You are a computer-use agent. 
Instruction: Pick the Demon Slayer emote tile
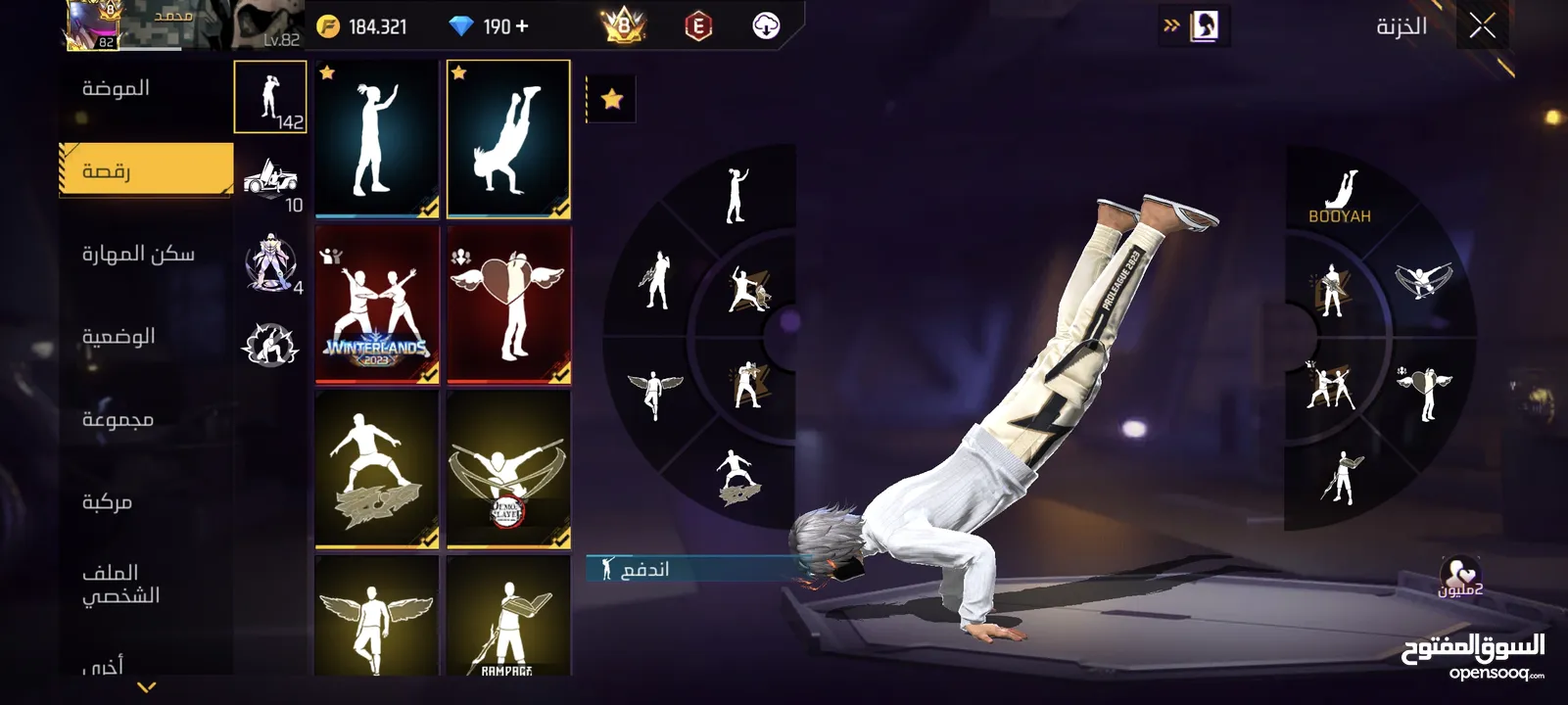[508, 470]
